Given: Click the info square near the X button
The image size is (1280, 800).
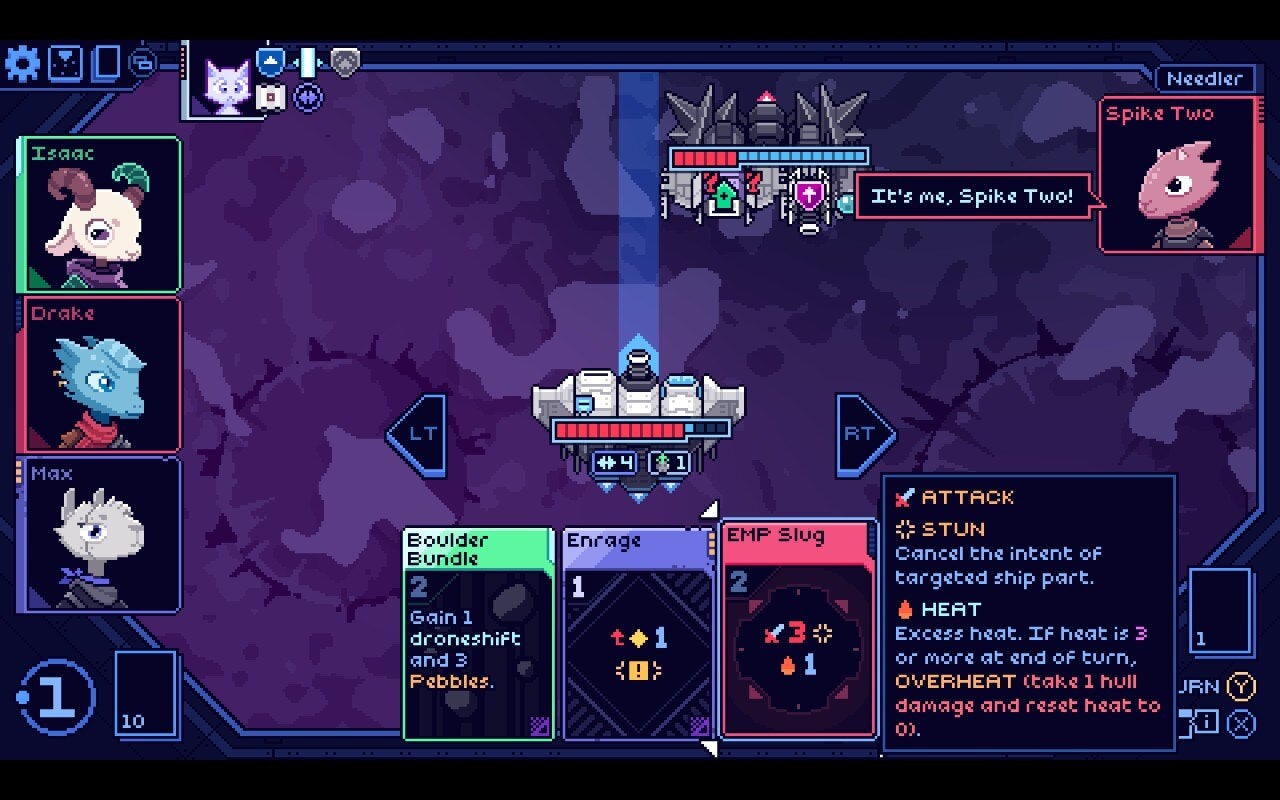Looking at the screenshot, I should [x=1207, y=721].
